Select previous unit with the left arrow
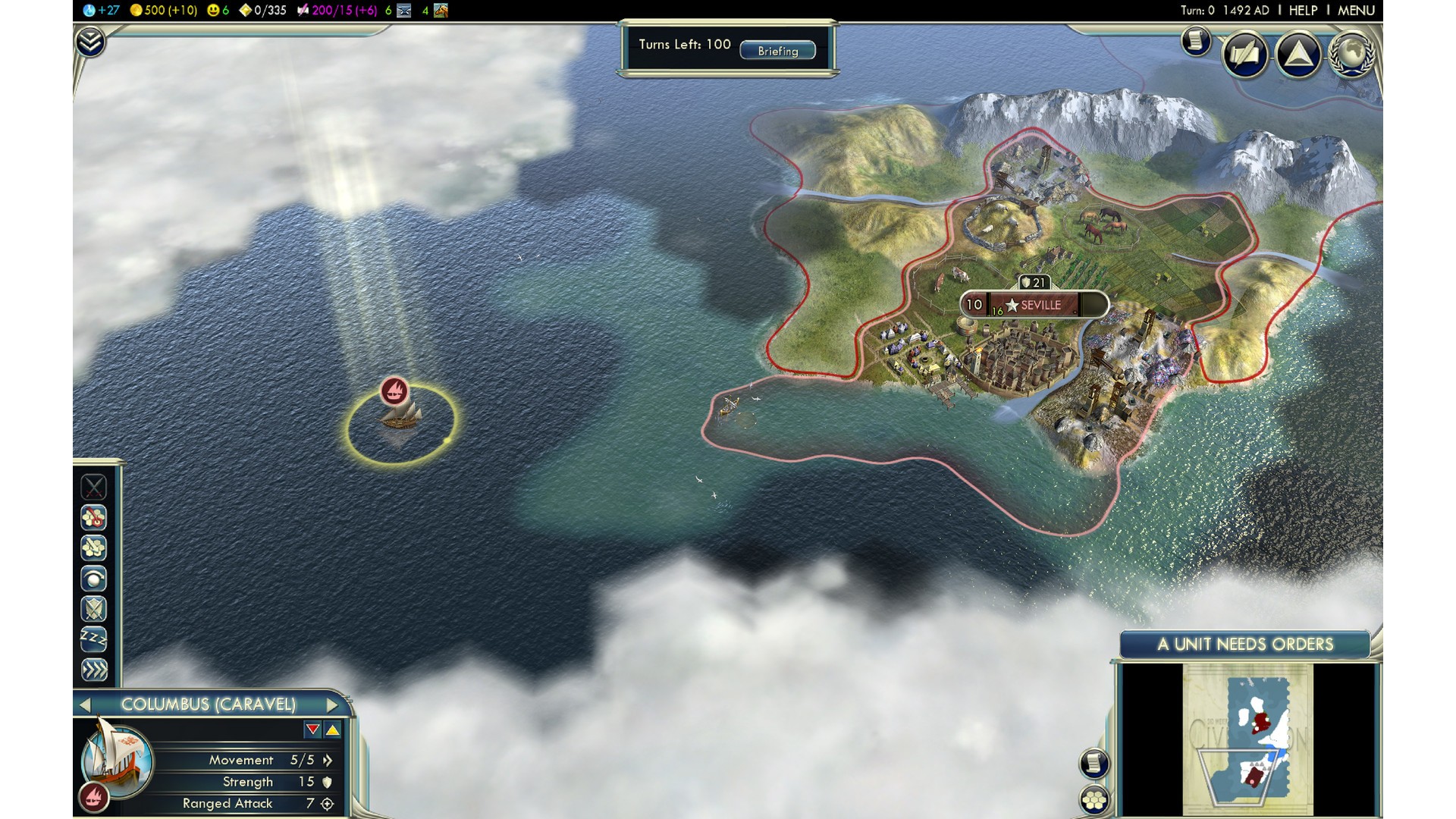 pyautogui.click(x=85, y=704)
